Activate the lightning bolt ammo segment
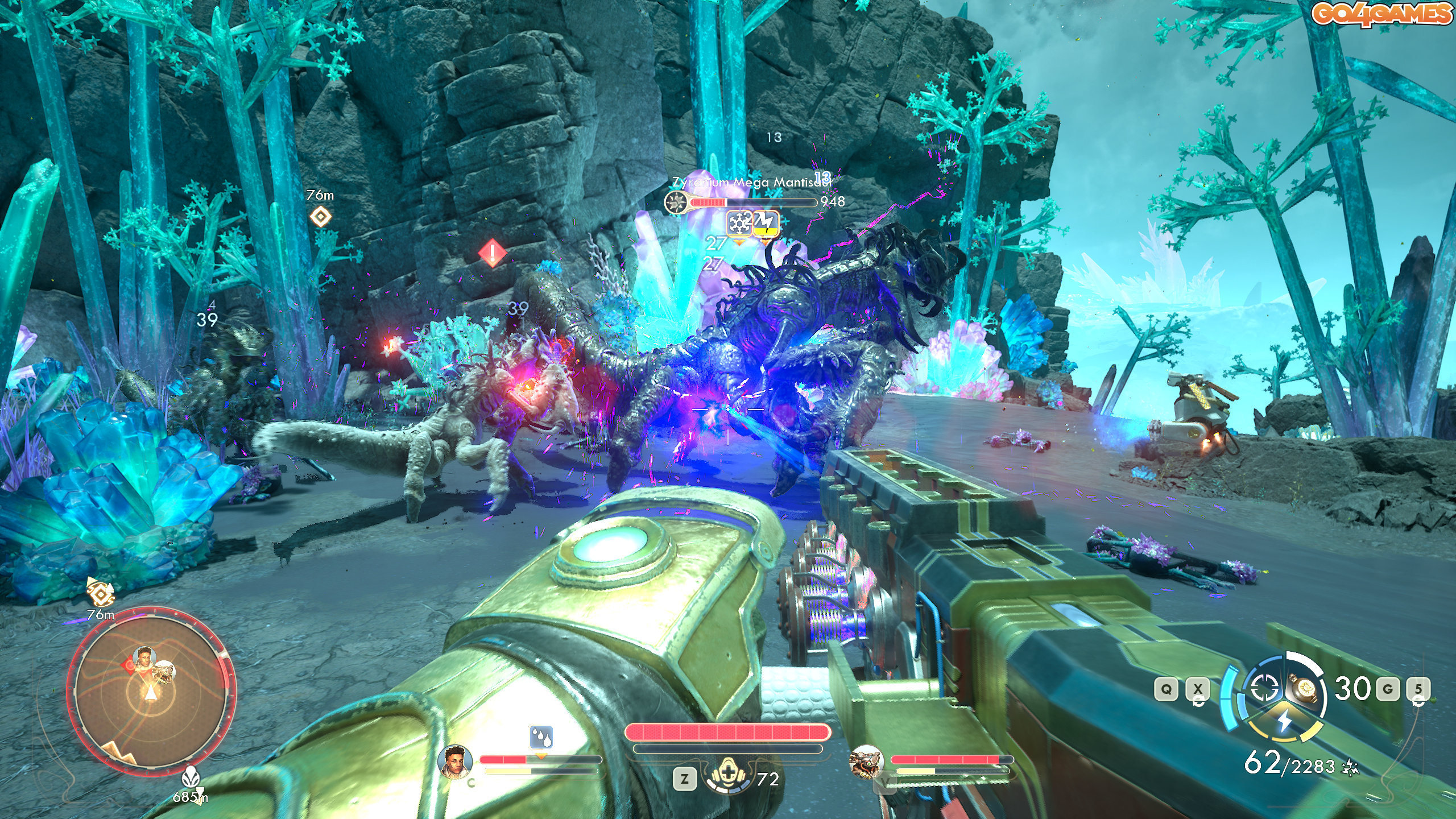The height and width of the screenshot is (819, 1456). [1284, 721]
